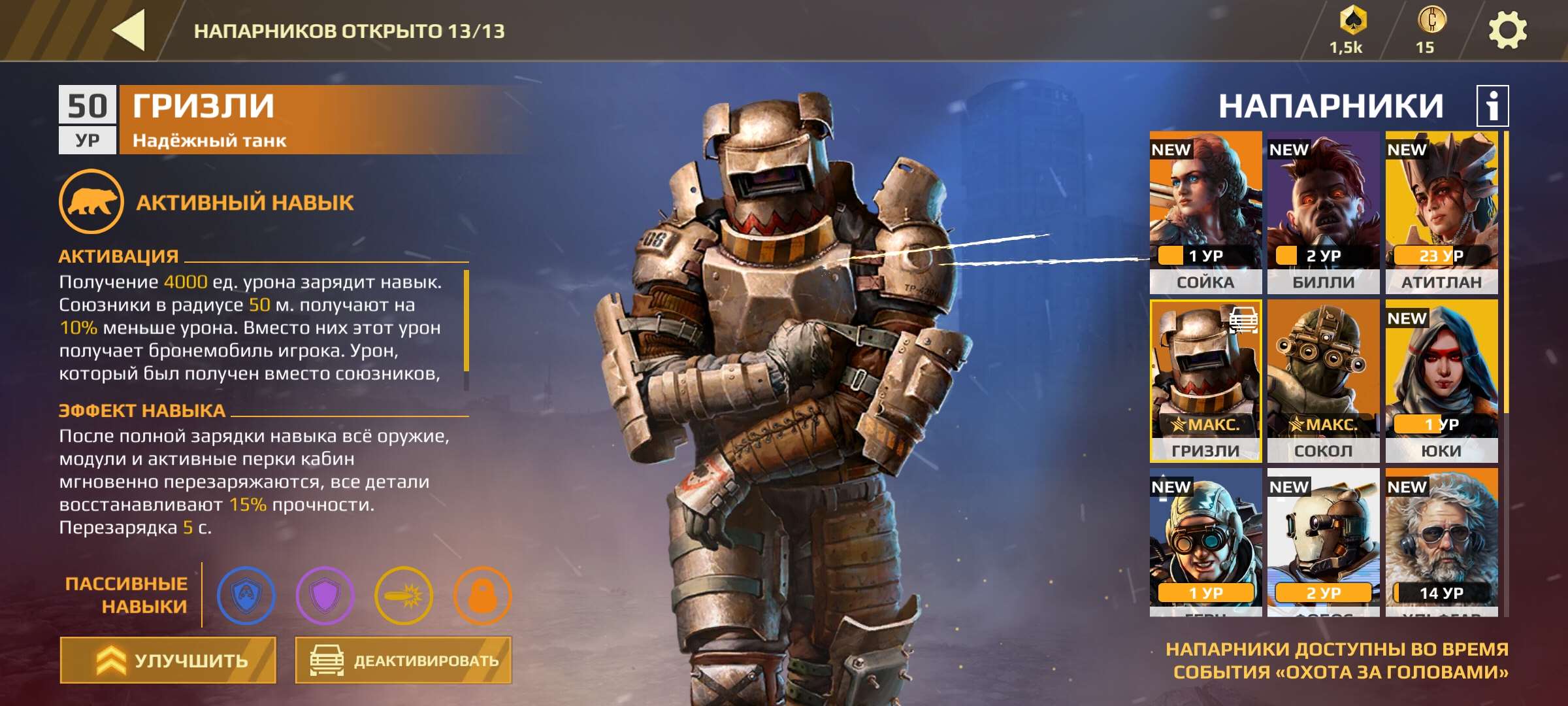Pick the white helmet partner card
The height and width of the screenshot is (706, 1568).
tap(1323, 543)
